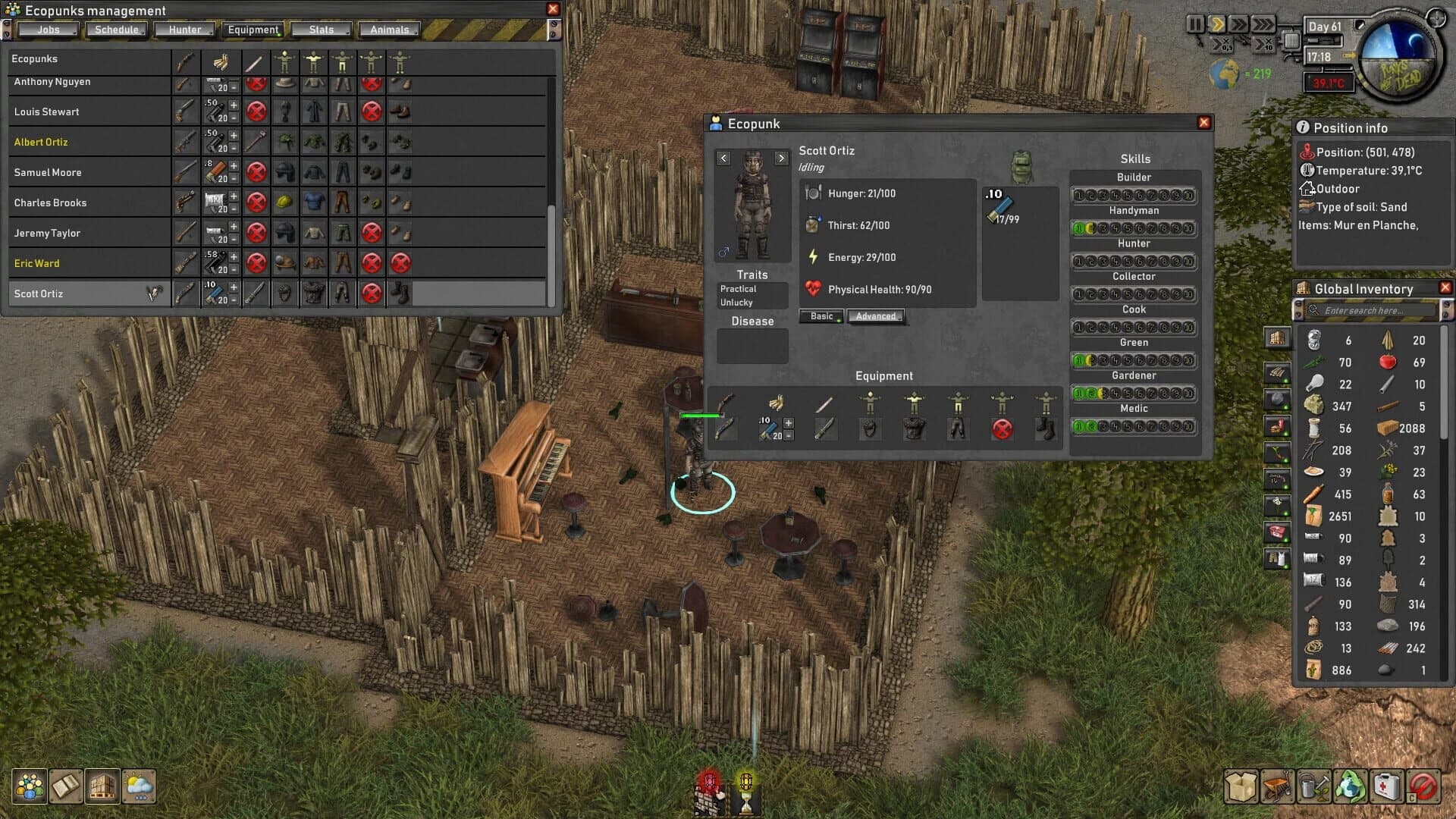Viewport: 1456px width, 819px height.
Task: Set the Medic skill level on its bar
Action: coord(1134,426)
